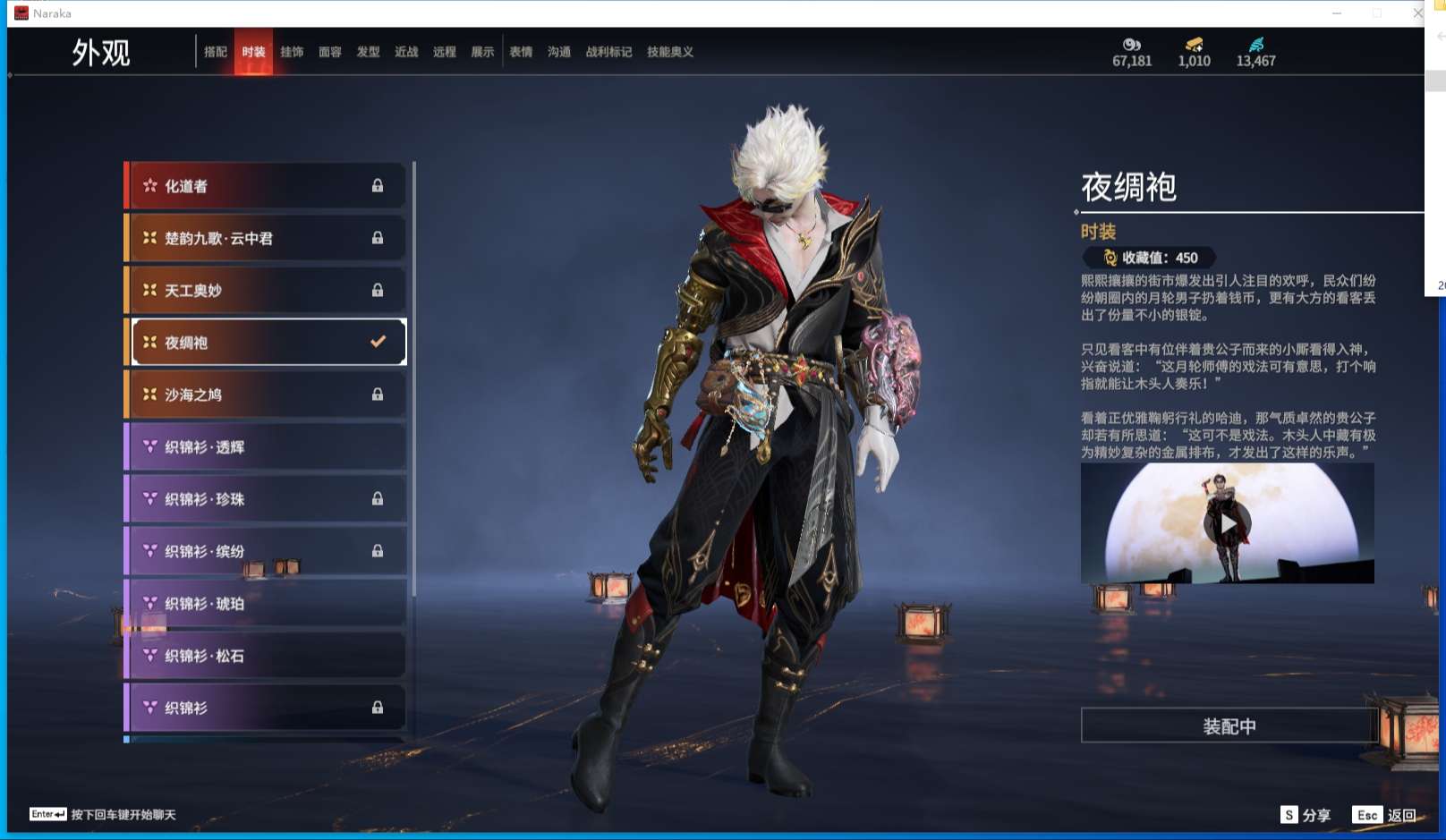Select the 织锦衫·透辉 outfit

click(x=265, y=446)
